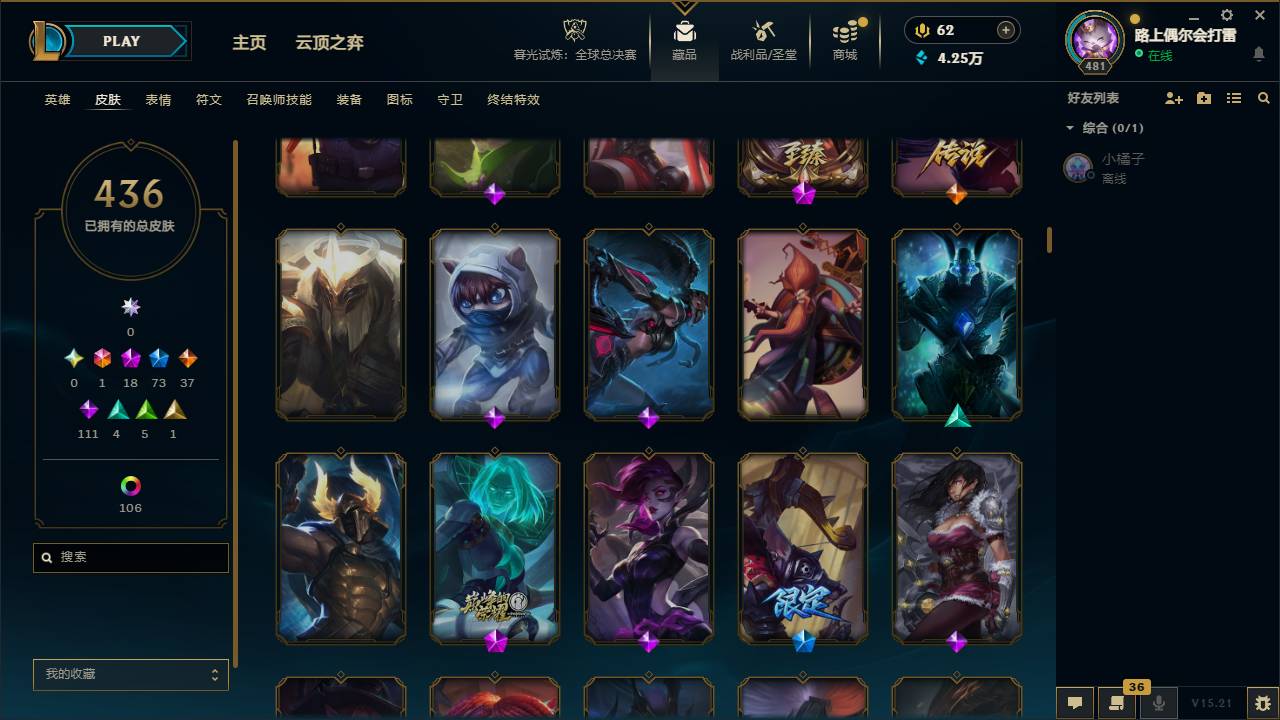Toggle the legendary orange gem skin filter
1280x720 pixels.
point(187,357)
